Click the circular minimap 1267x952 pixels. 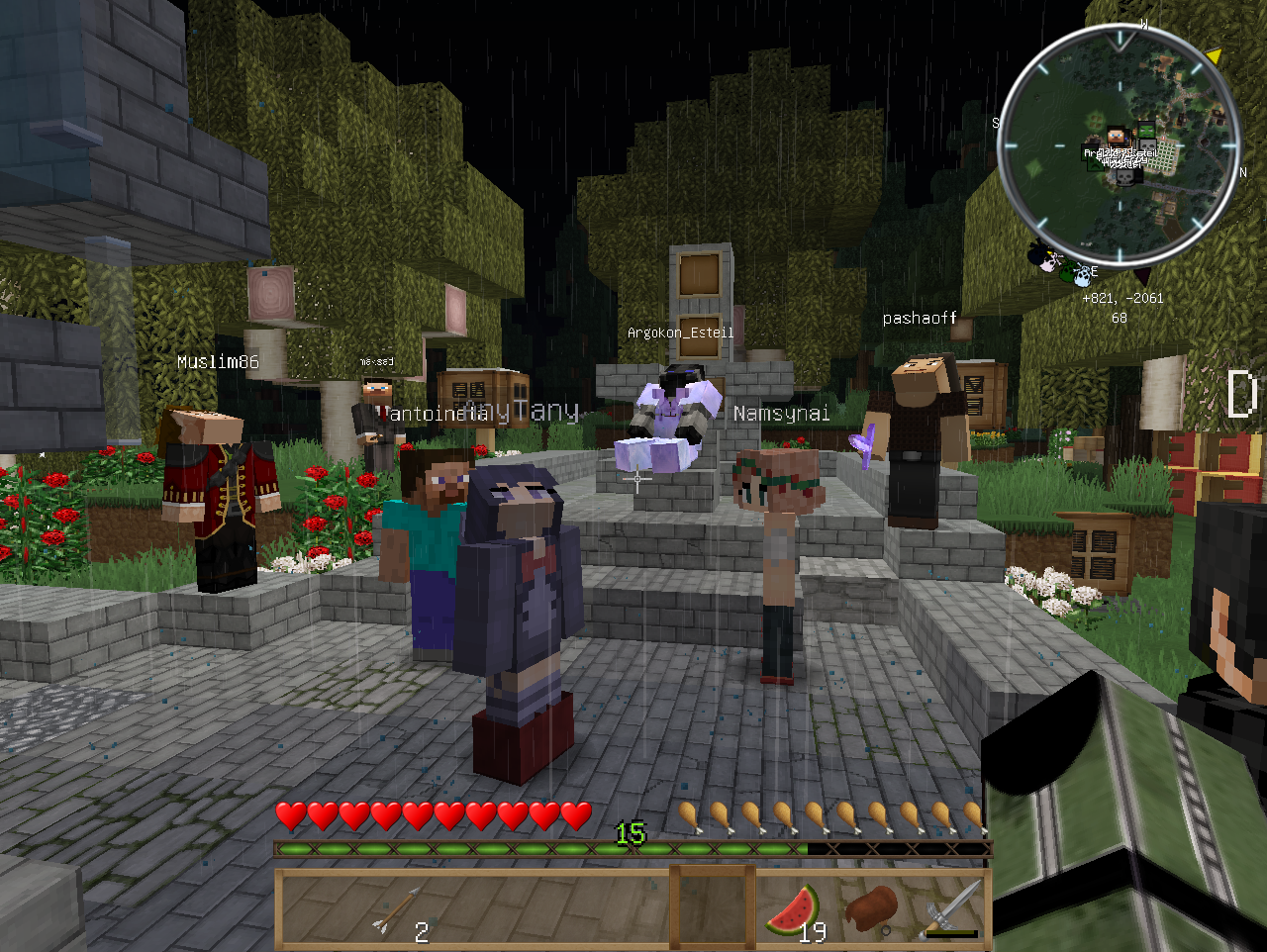tap(1120, 148)
